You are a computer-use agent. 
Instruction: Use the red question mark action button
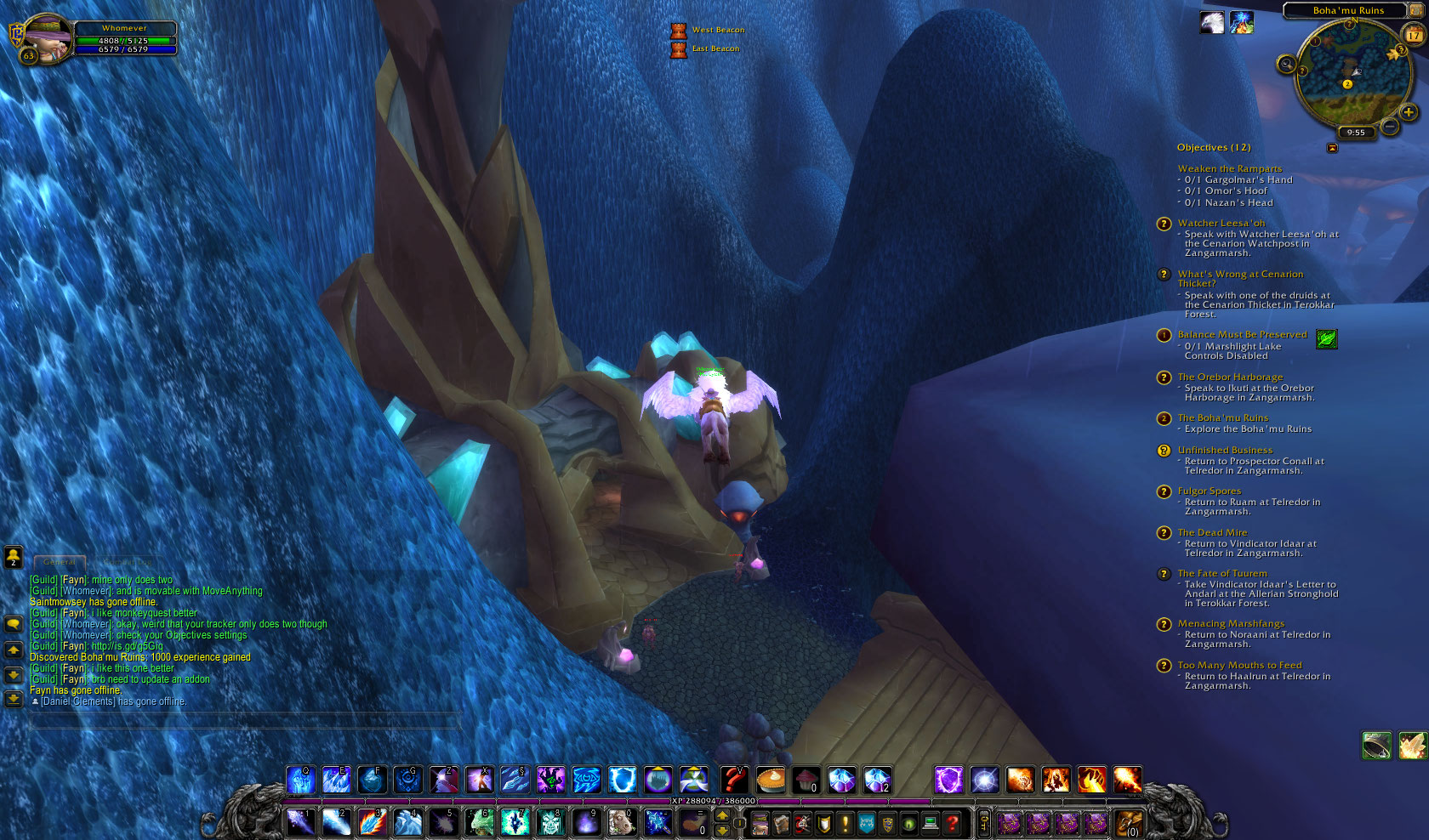(x=734, y=779)
